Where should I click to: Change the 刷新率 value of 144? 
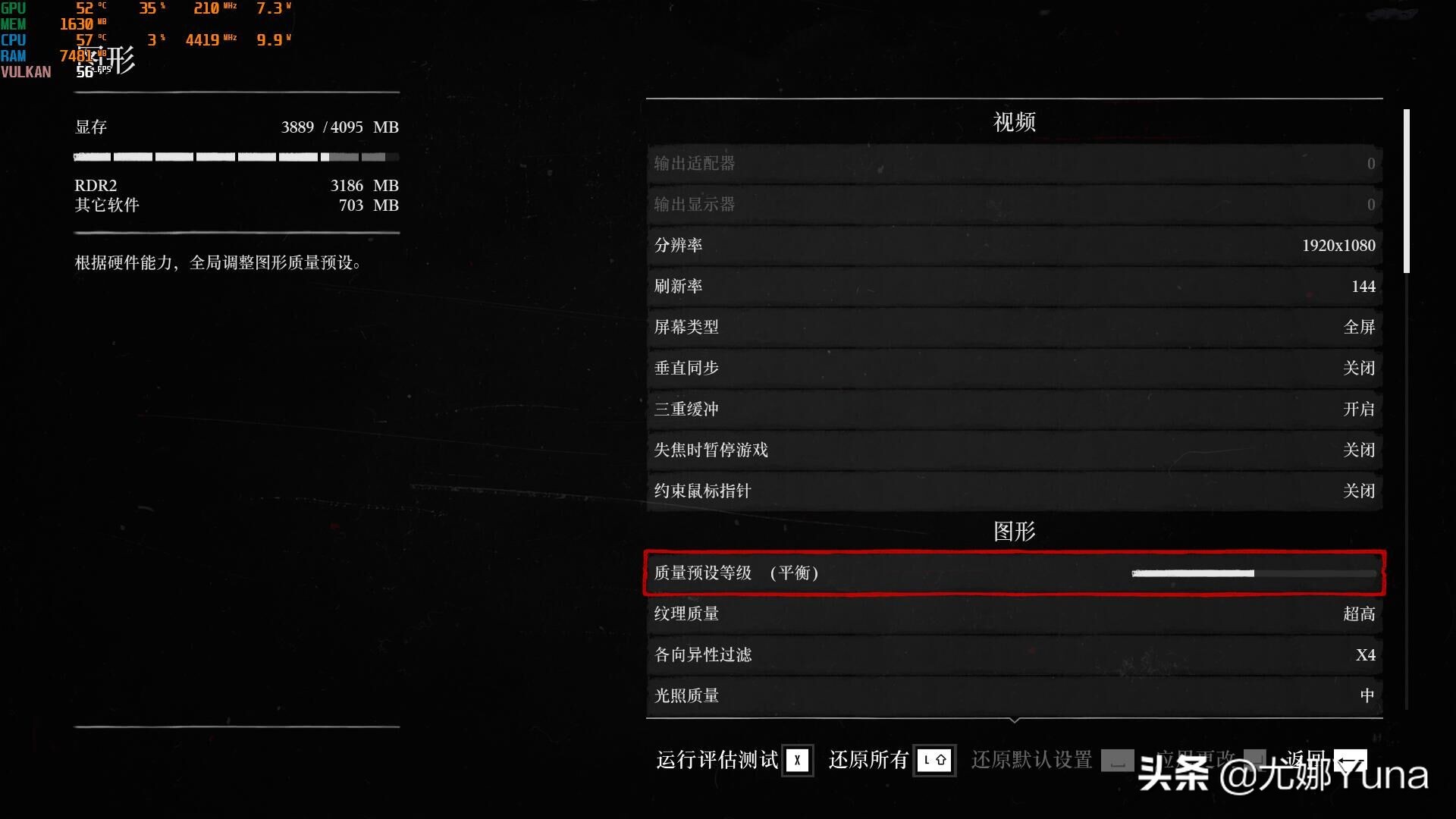[1014, 286]
